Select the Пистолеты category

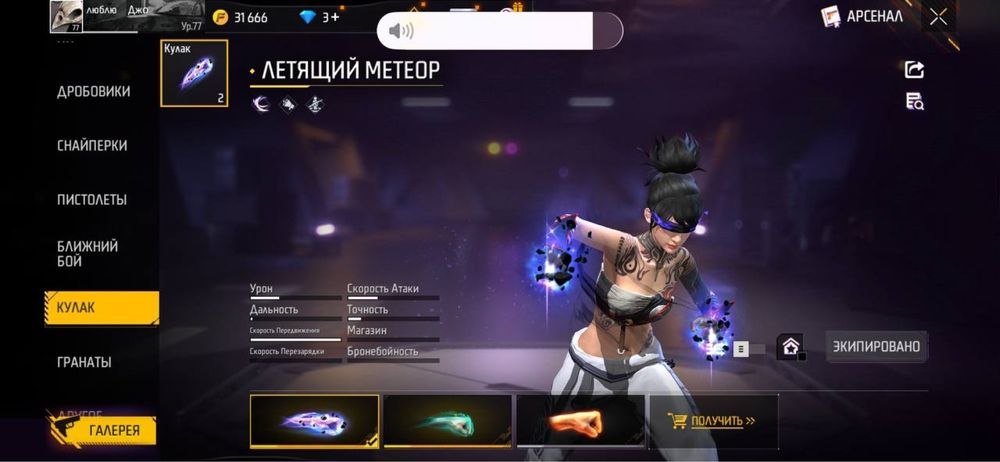(x=92, y=199)
